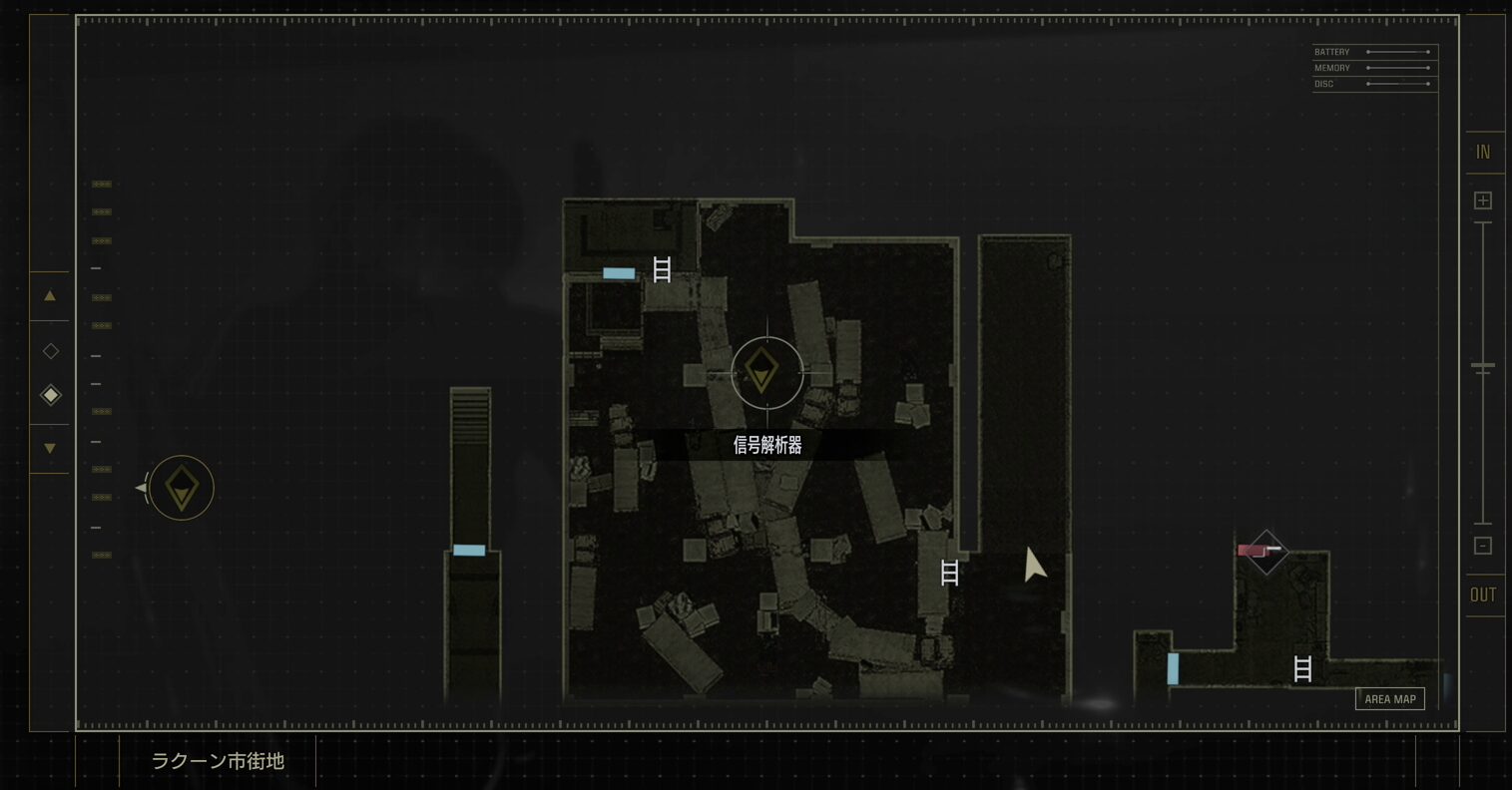Select the red door diamond marker
Screen dimensions: 1512x790
coord(1265,552)
